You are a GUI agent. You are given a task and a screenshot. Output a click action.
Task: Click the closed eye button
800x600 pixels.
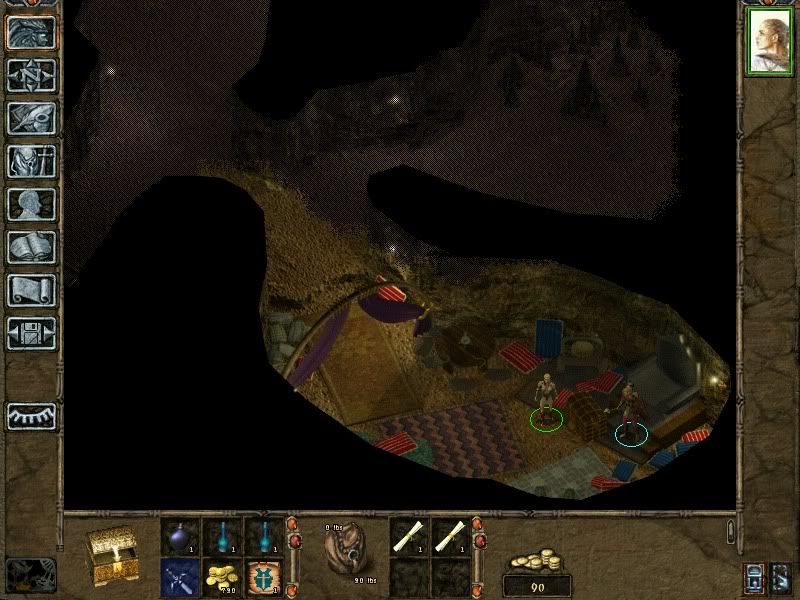(x=31, y=415)
